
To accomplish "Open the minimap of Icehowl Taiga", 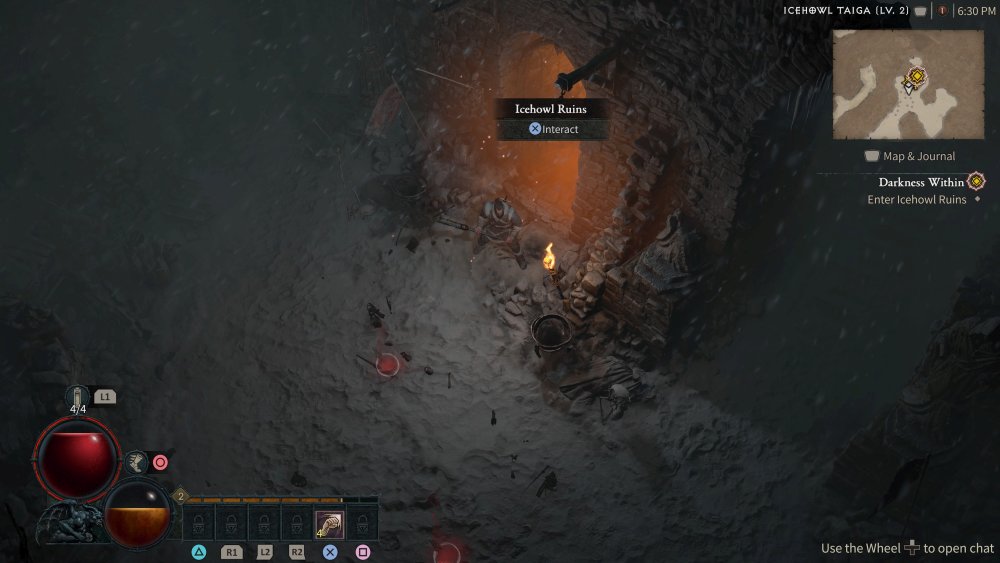I will point(908,84).
